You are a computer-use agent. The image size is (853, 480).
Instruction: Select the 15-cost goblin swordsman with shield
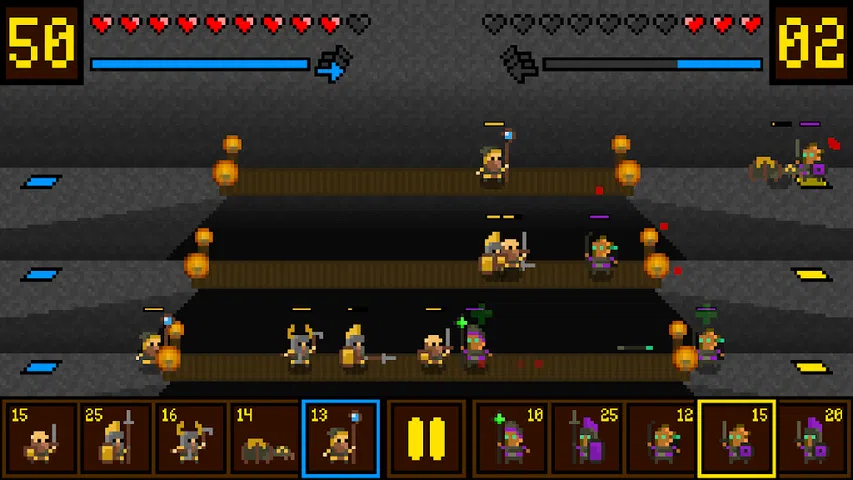click(x=736, y=438)
